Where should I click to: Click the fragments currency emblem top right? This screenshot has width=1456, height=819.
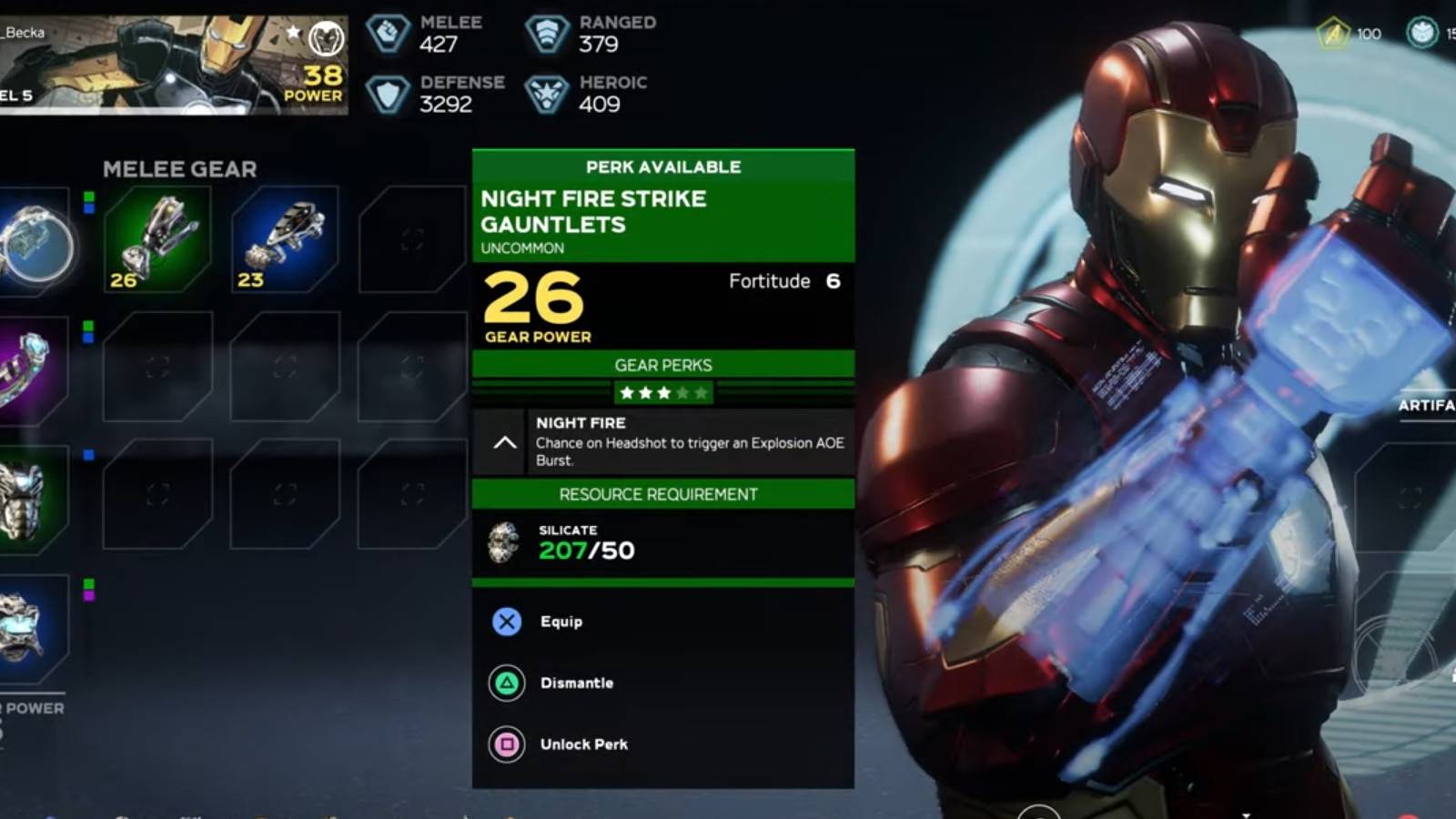click(x=1421, y=31)
